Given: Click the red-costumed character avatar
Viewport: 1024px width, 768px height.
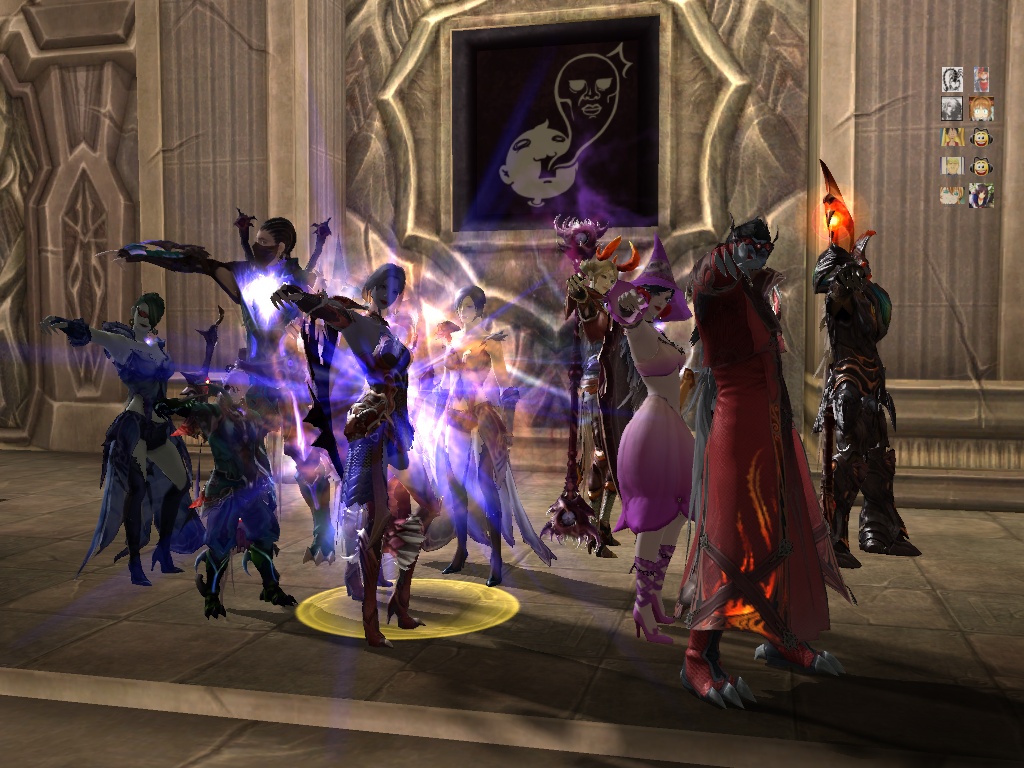Looking at the screenshot, I should click(981, 79).
